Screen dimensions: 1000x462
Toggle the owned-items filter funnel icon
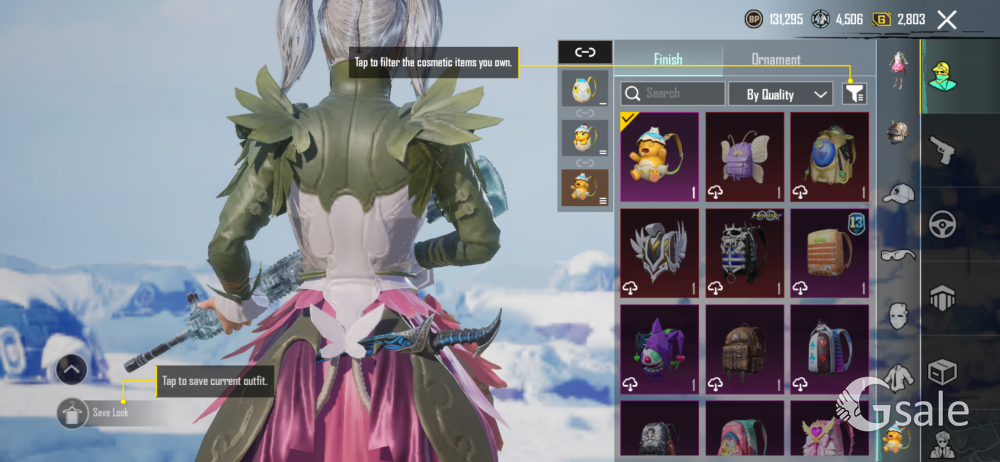[x=854, y=94]
